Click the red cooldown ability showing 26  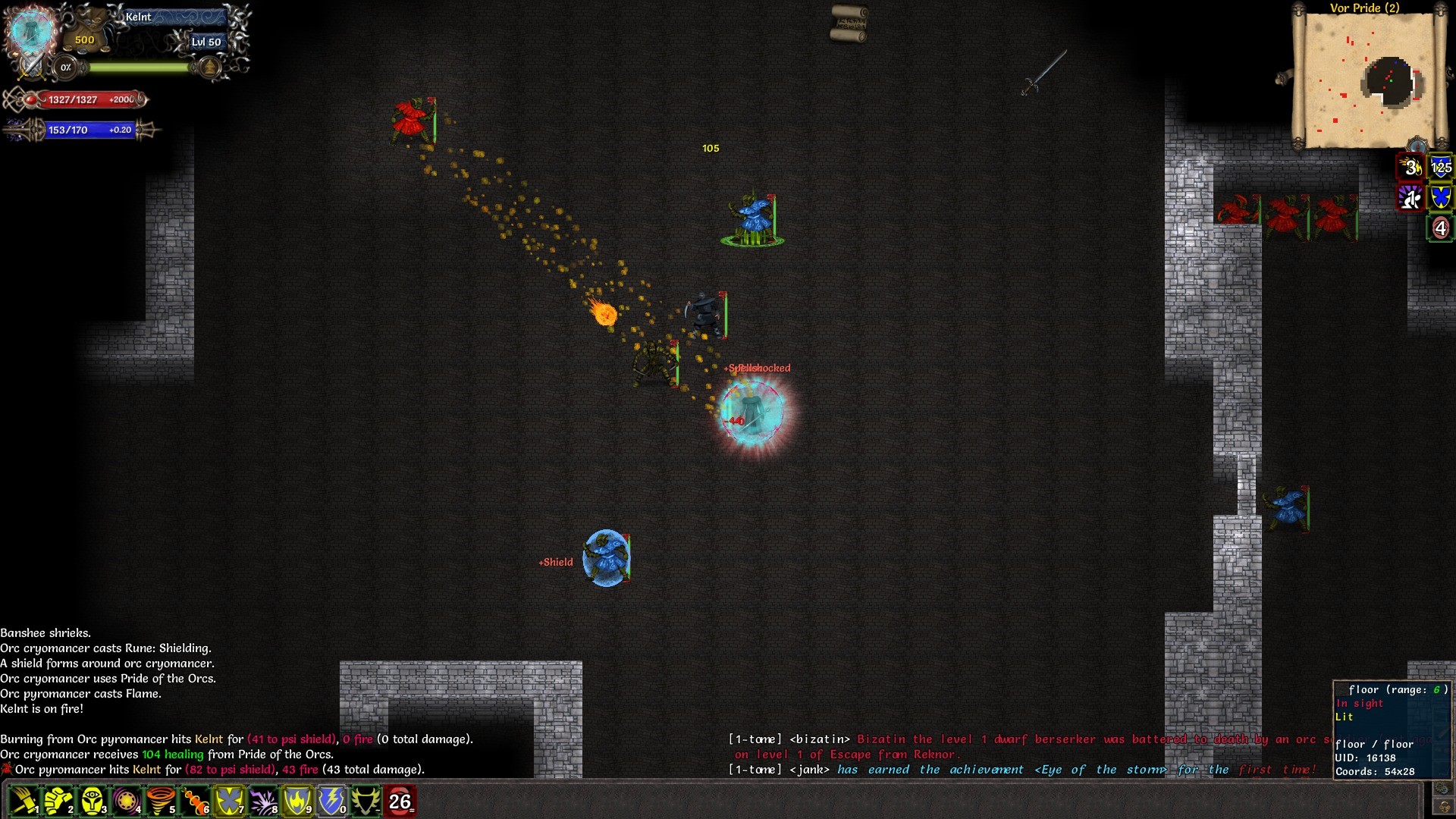tap(400, 801)
